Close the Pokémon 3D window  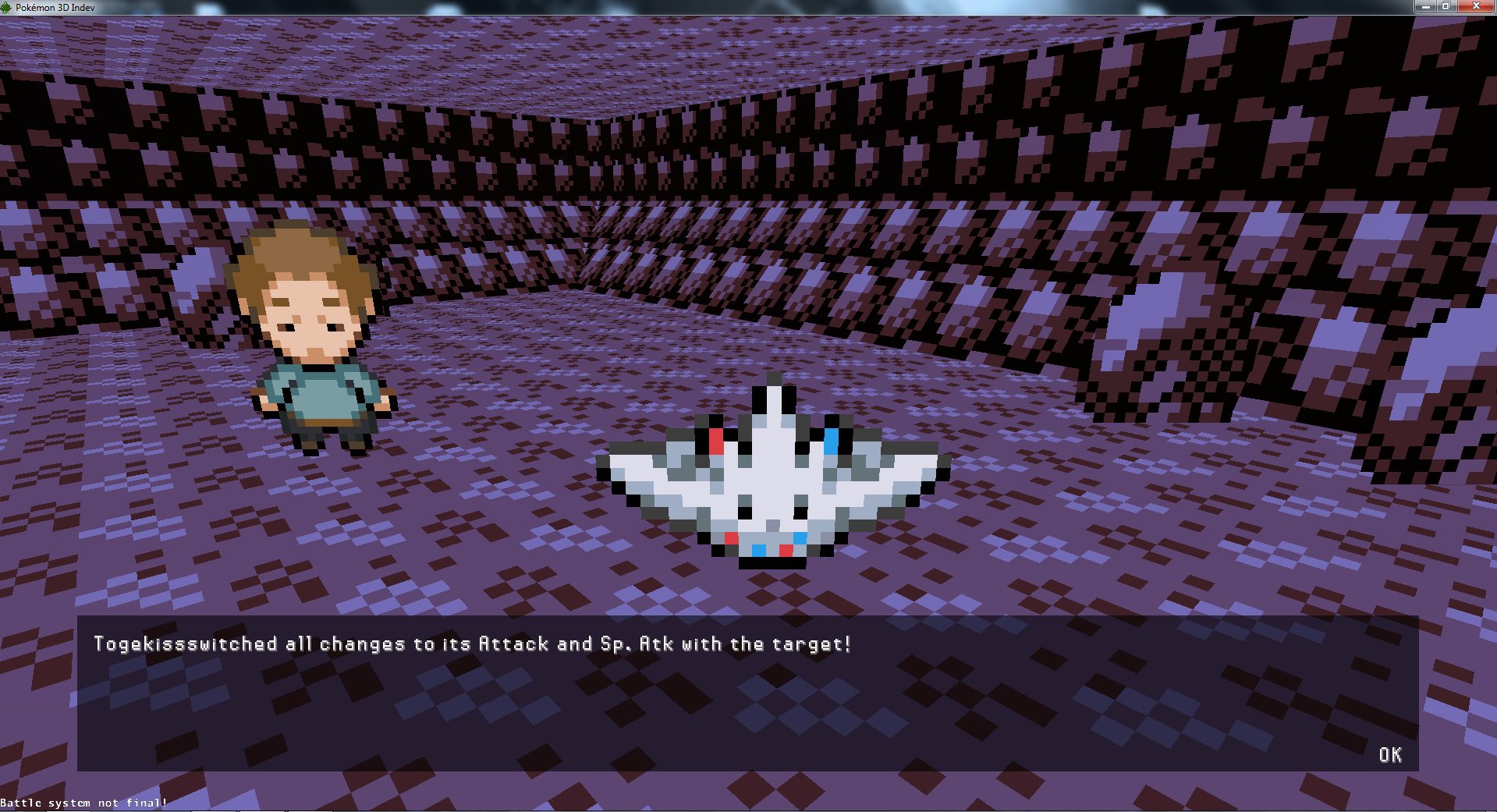pyautogui.click(x=1474, y=6)
